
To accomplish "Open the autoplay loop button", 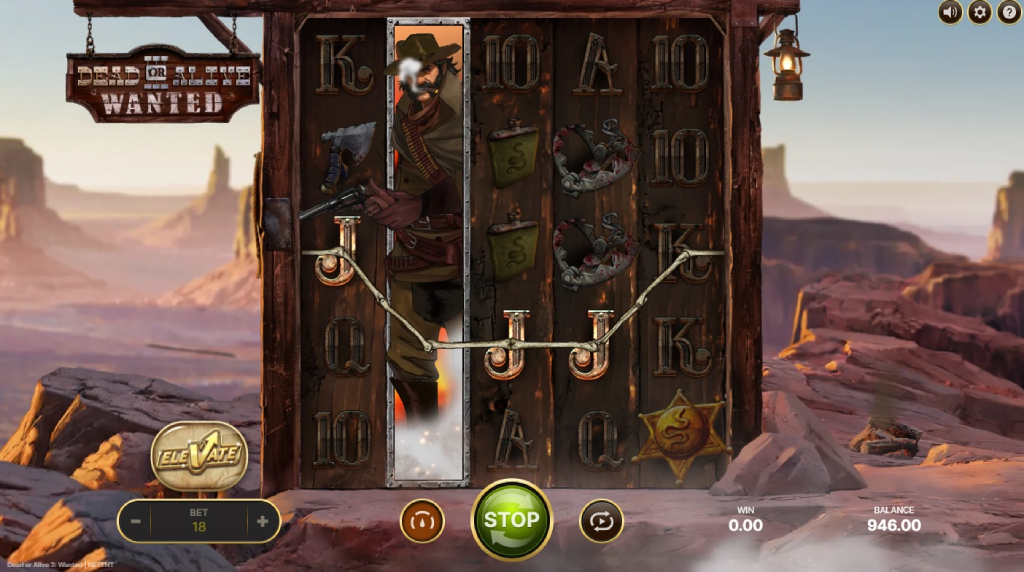I will pos(601,521).
